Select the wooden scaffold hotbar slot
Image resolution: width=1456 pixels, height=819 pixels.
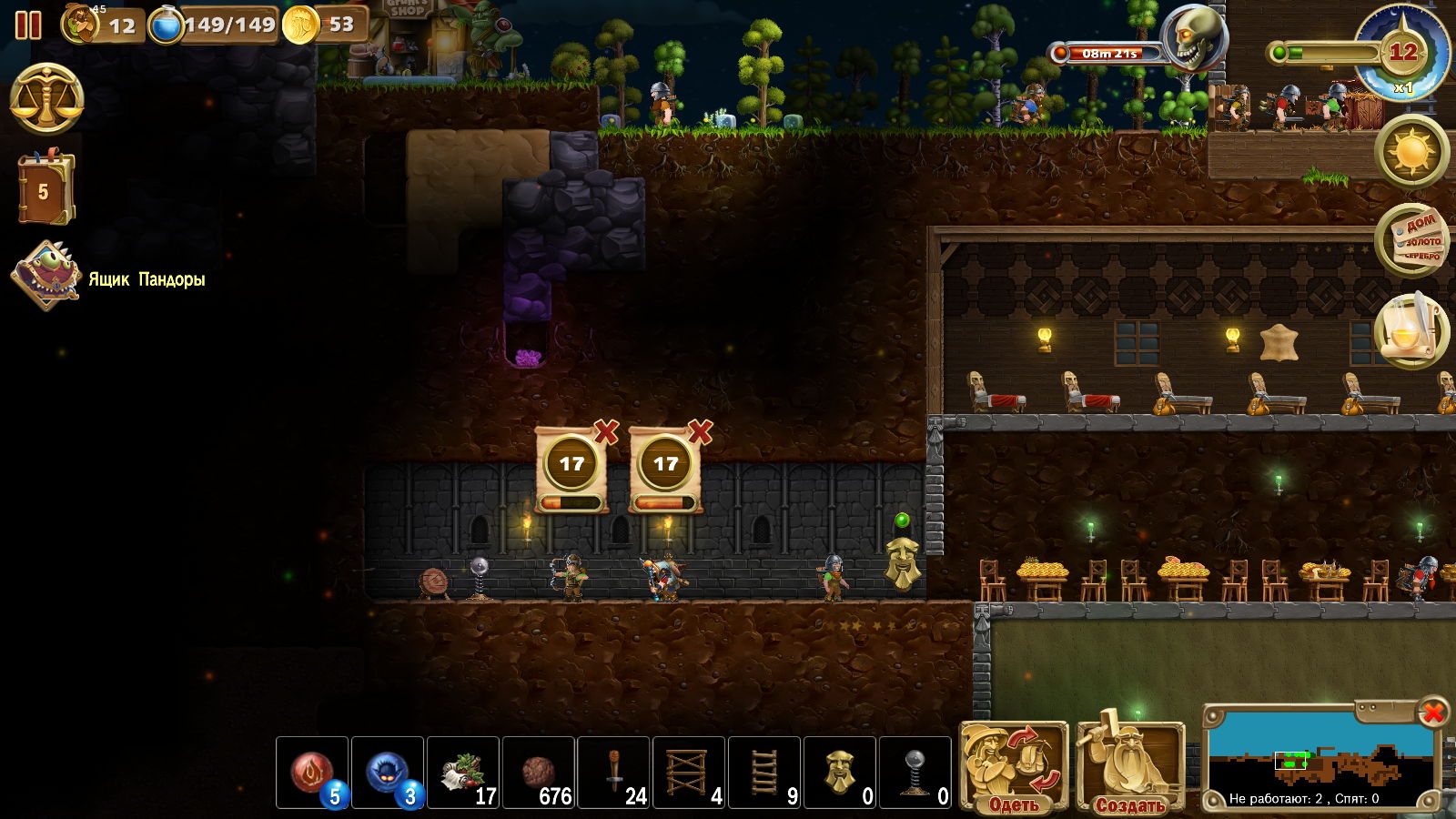(689, 773)
